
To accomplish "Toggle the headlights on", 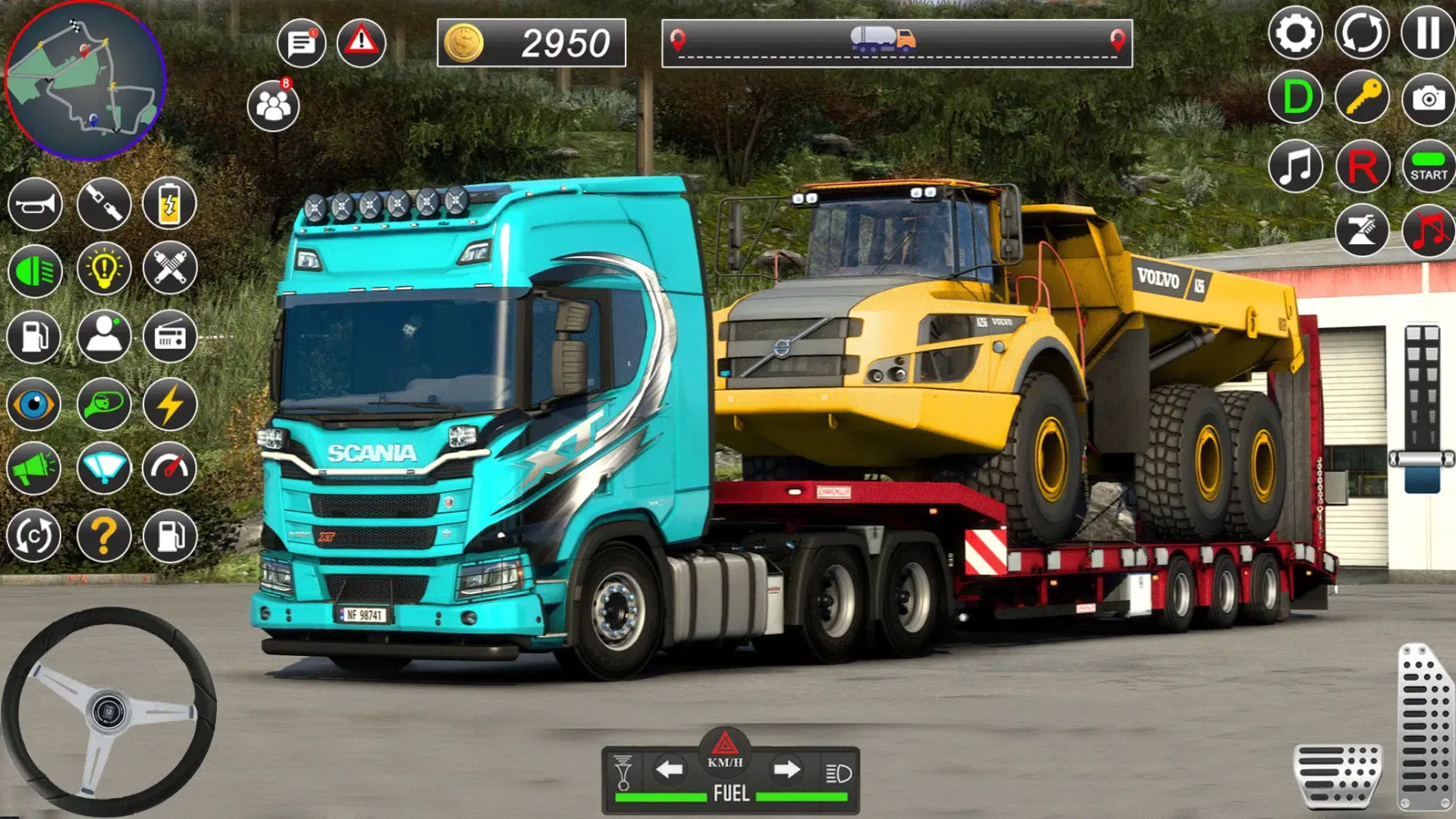I will click(x=34, y=271).
